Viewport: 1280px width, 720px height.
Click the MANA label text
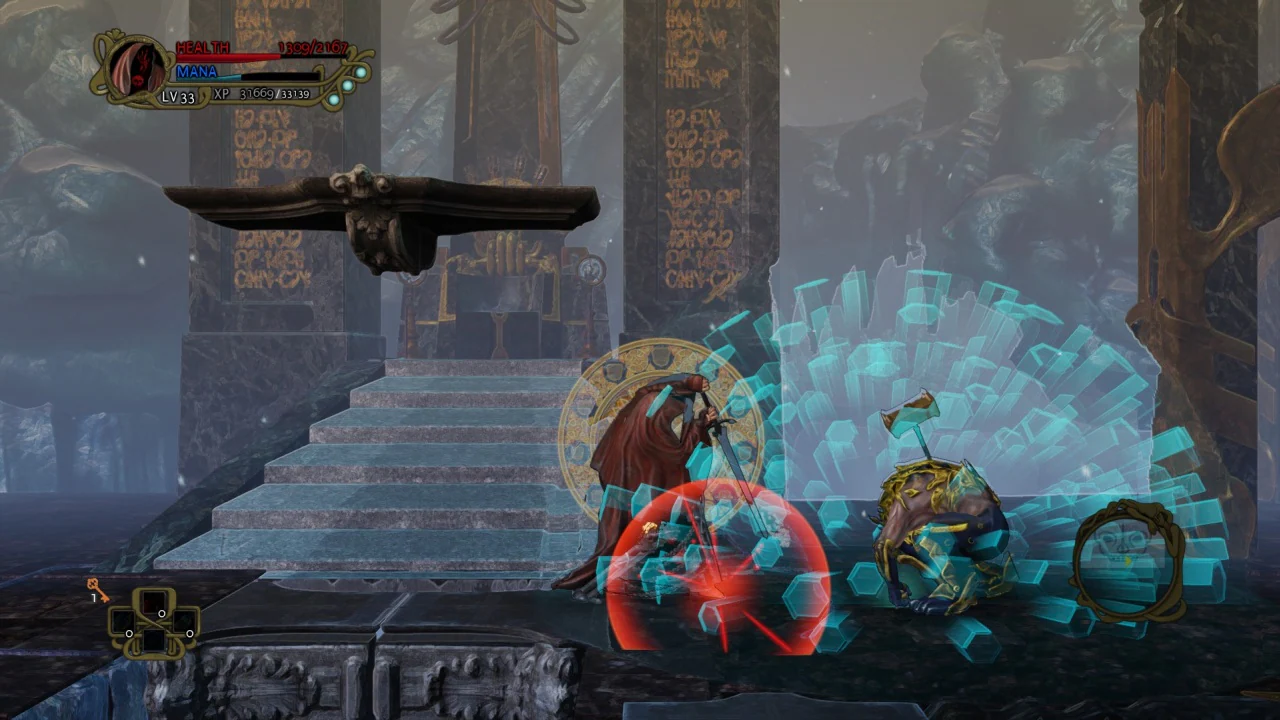[x=197, y=71]
